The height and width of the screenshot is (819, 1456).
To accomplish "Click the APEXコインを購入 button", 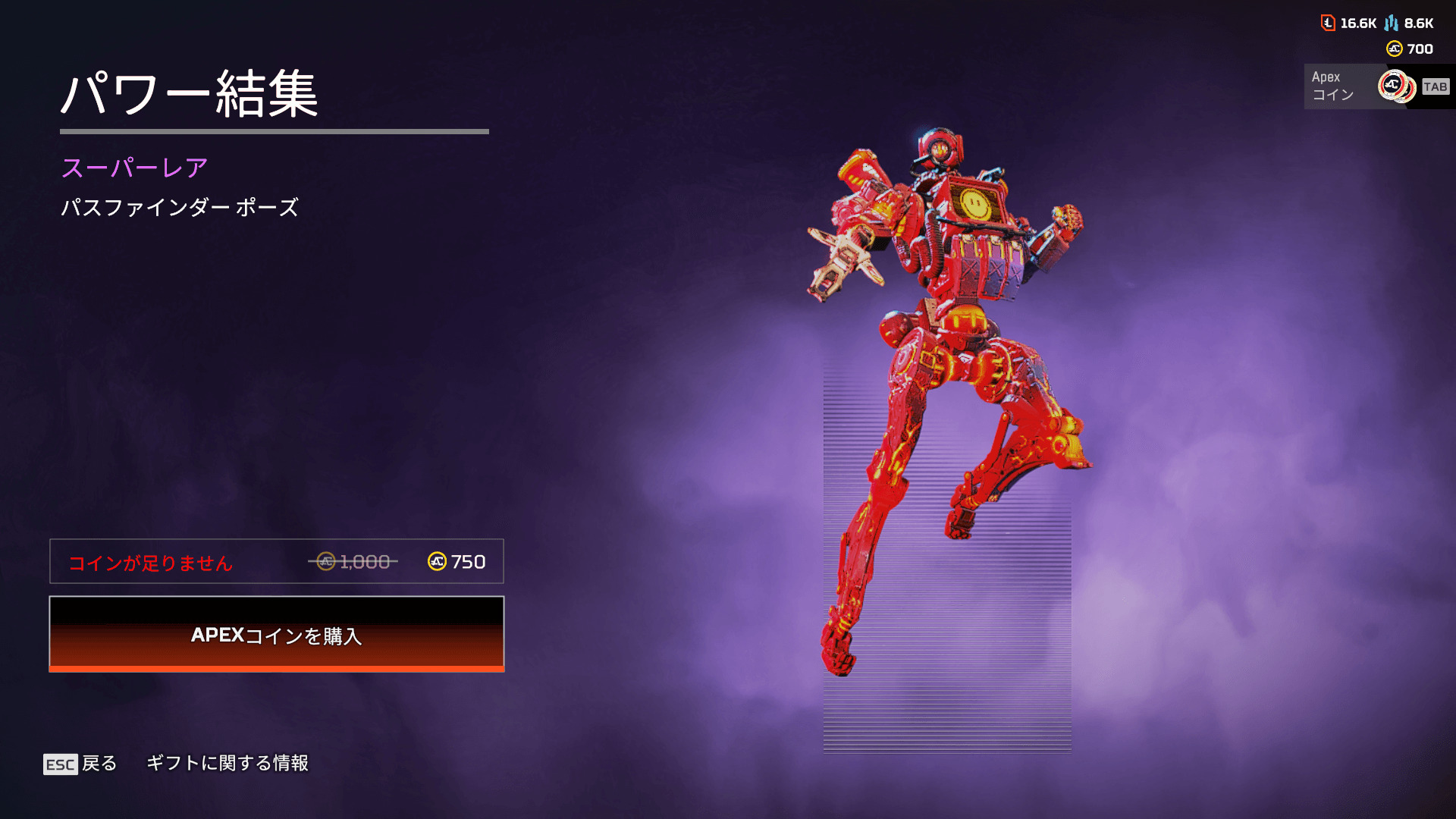I will 276,634.
